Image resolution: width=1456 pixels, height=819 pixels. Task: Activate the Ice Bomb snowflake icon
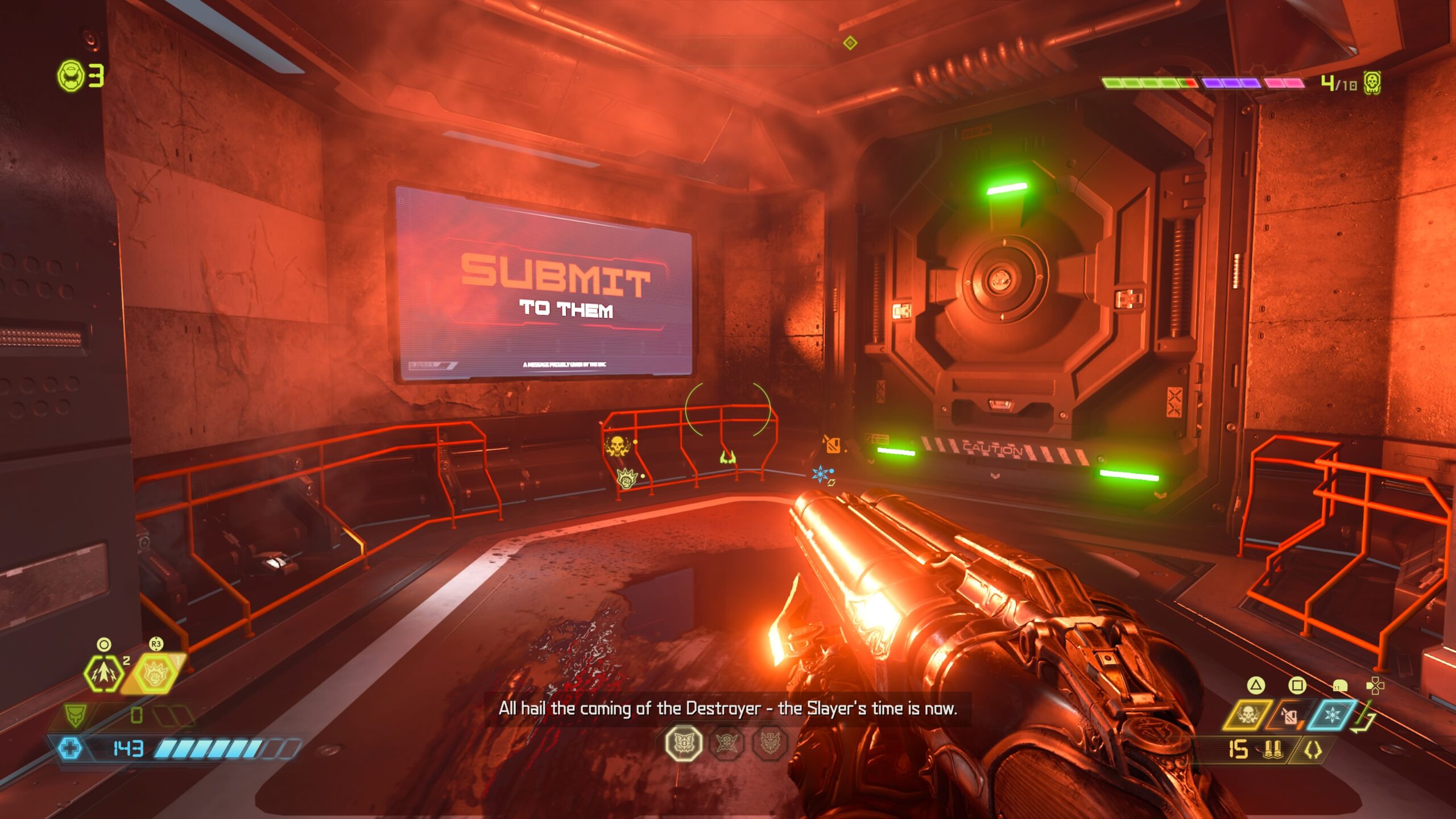tap(1332, 715)
